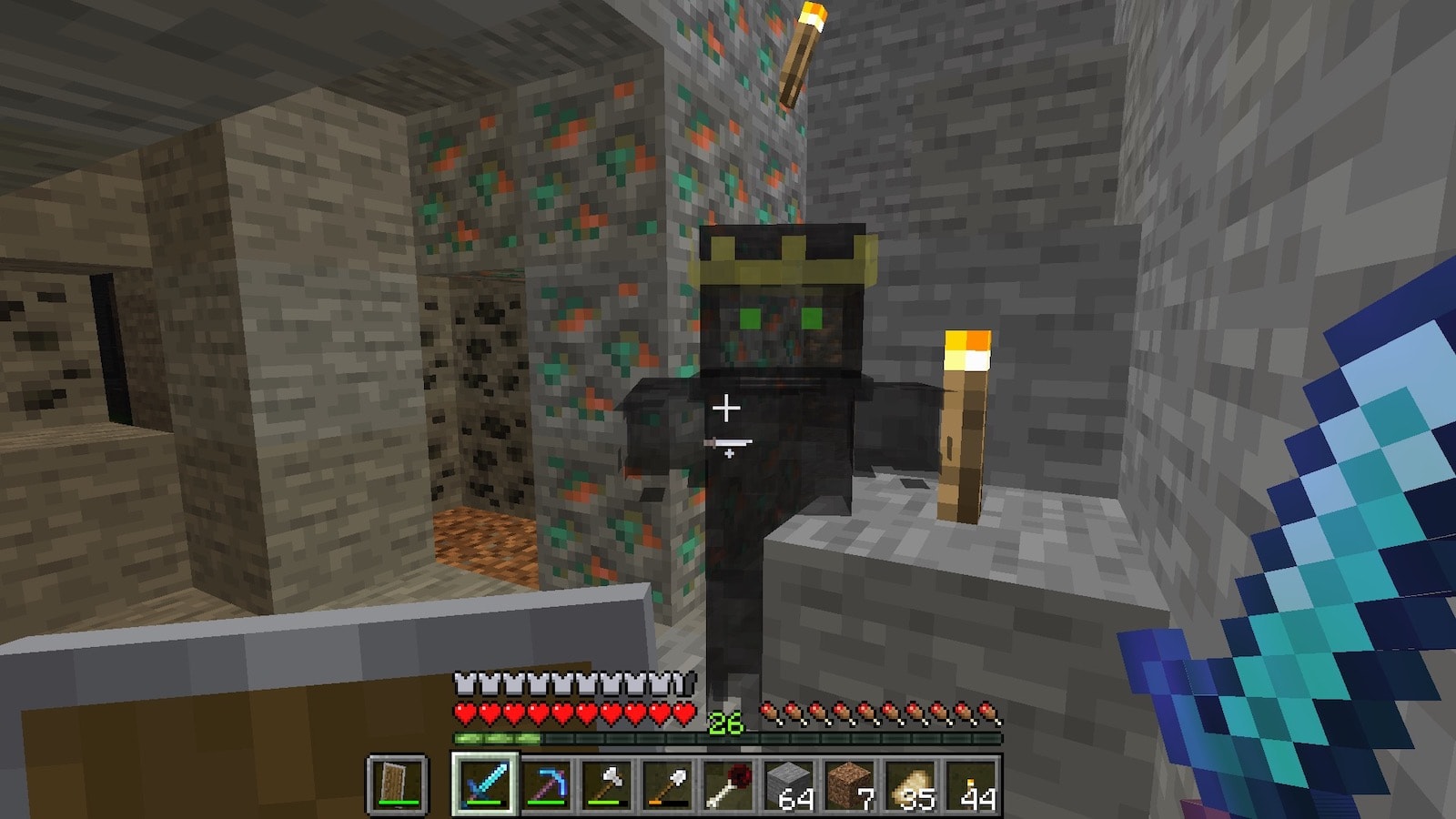Select the diamond sword hotbar slot
Image resolution: width=1456 pixels, height=819 pixels.
(x=485, y=784)
